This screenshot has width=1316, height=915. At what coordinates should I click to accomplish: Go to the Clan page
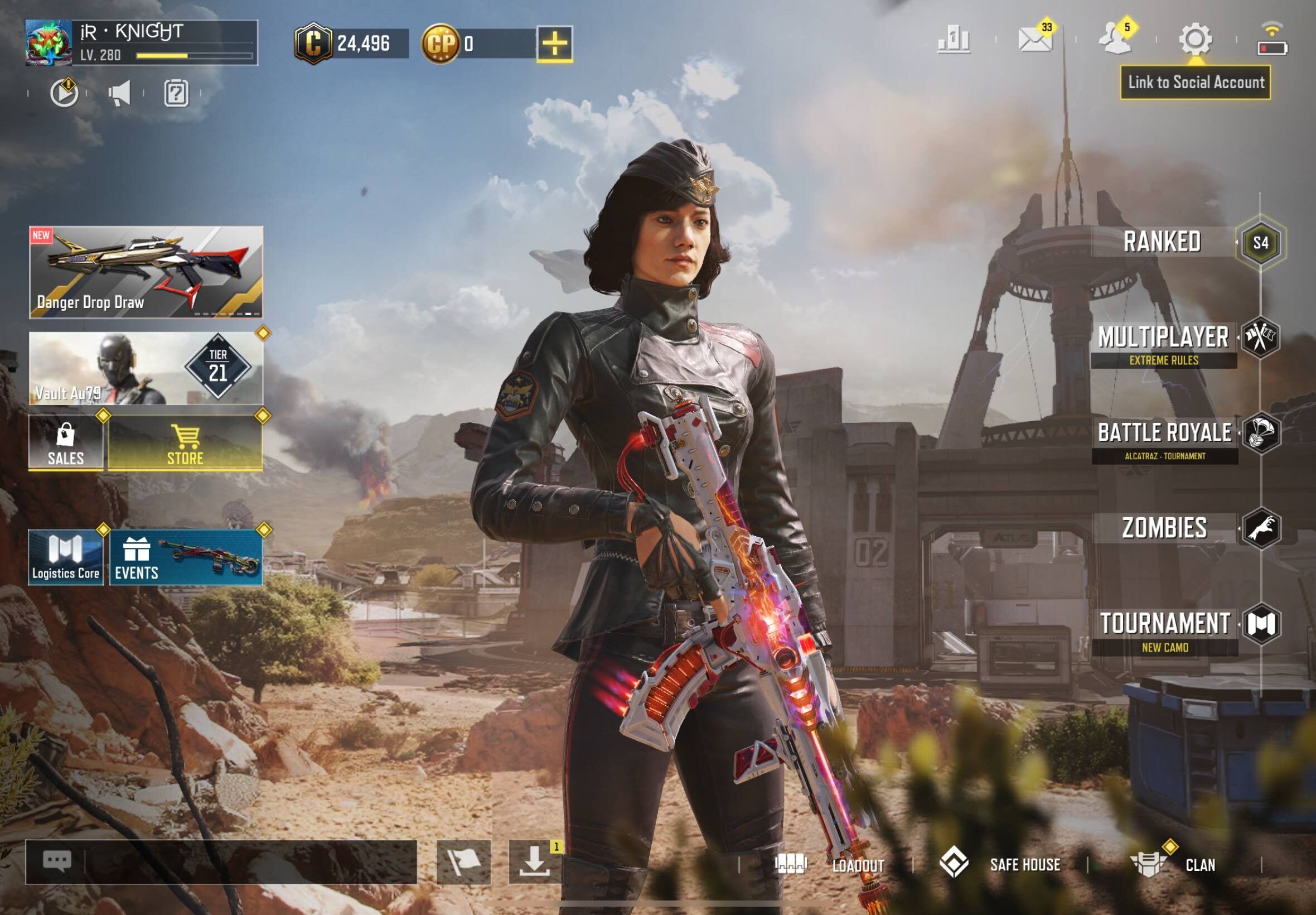[x=1174, y=864]
